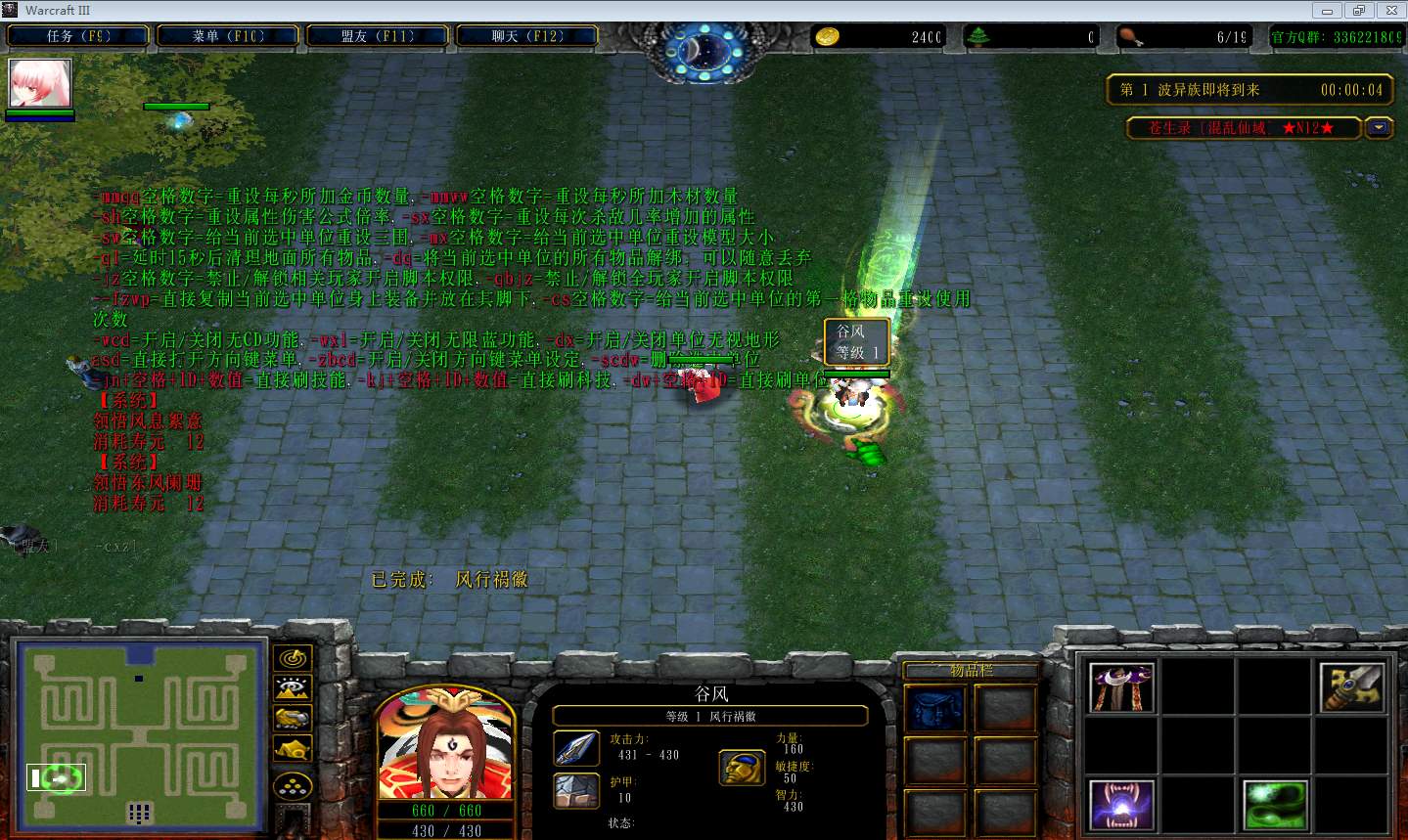Click the move command icon with purple boots
Image resolution: width=1408 pixels, height=840 pixels.
tap(1121, 686)
